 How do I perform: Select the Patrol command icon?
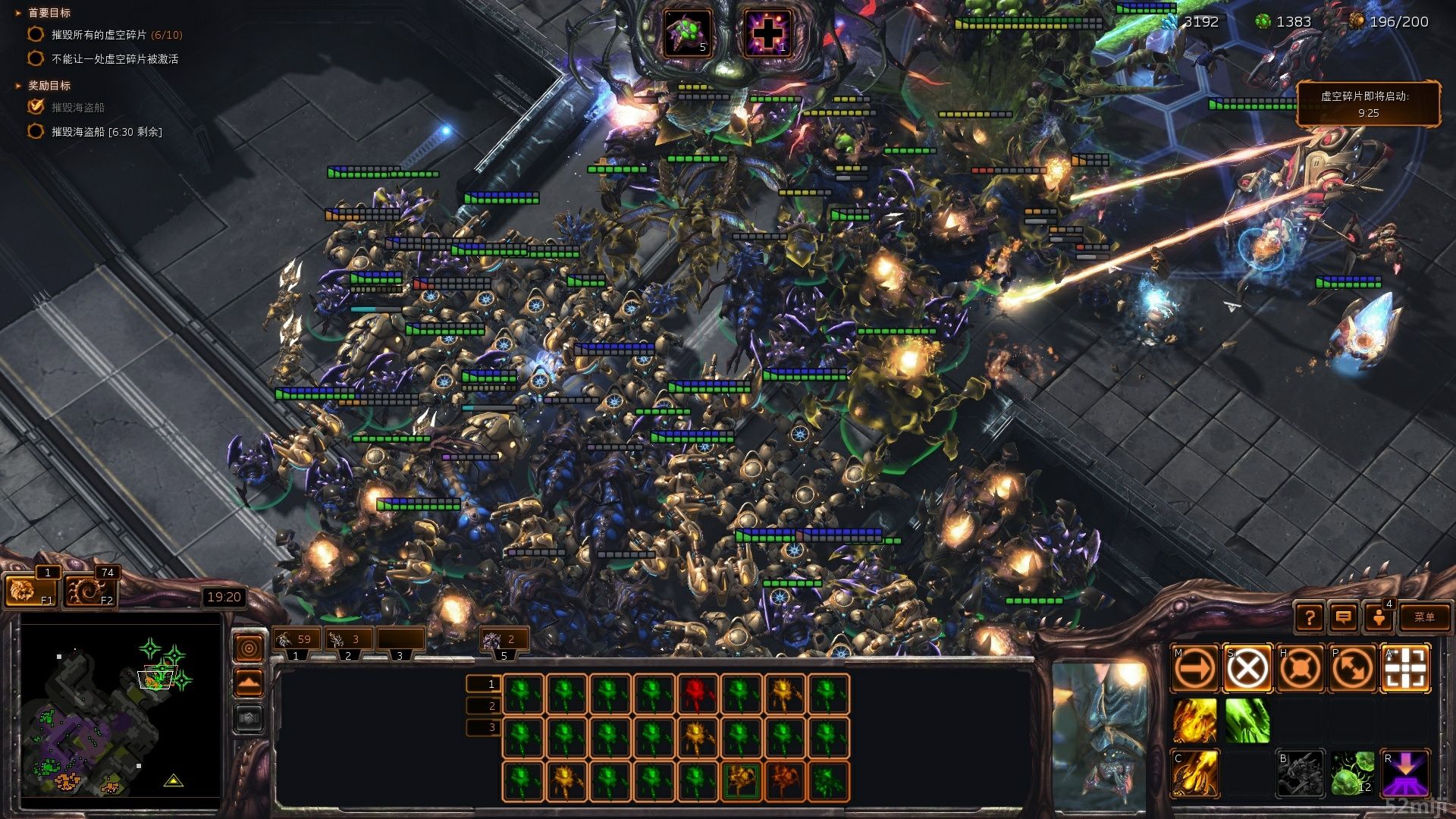click(1352, 669)
